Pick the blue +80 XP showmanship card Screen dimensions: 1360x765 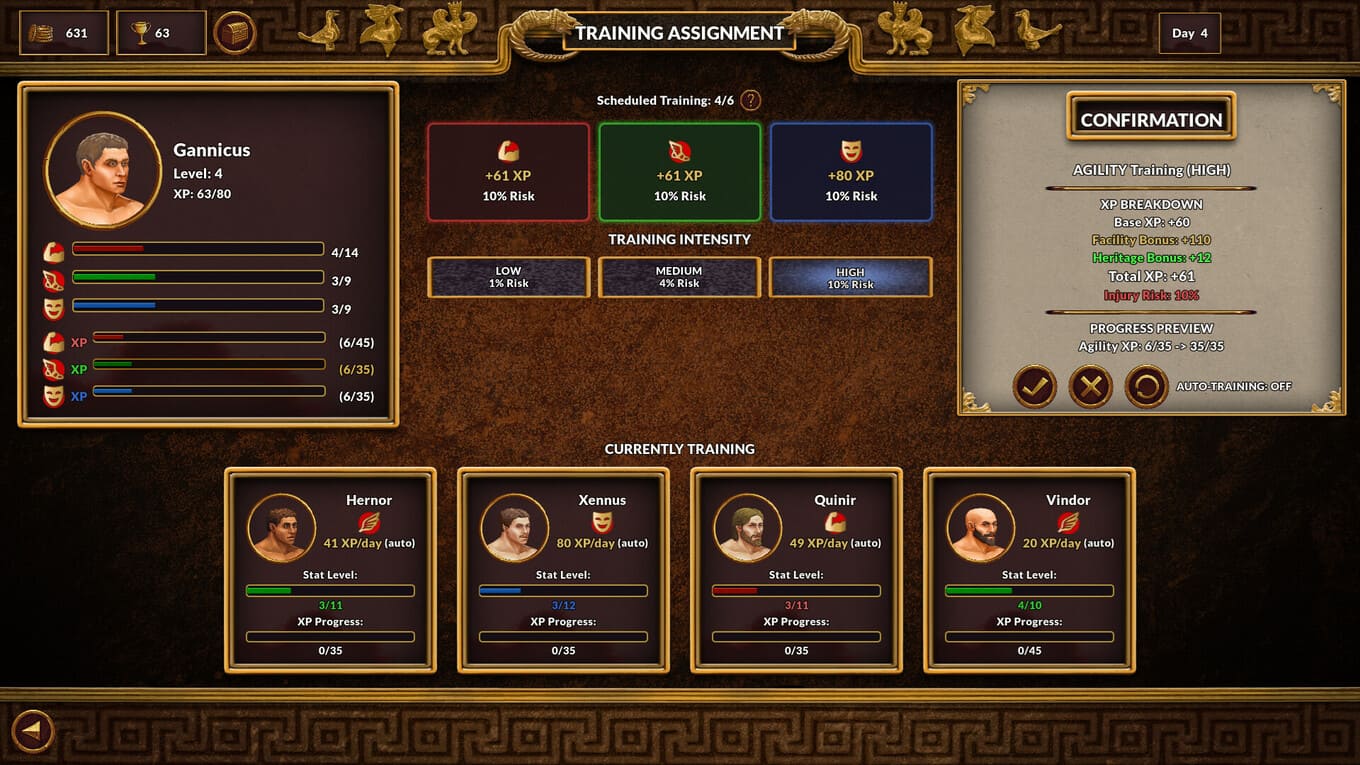pos(851,172)
